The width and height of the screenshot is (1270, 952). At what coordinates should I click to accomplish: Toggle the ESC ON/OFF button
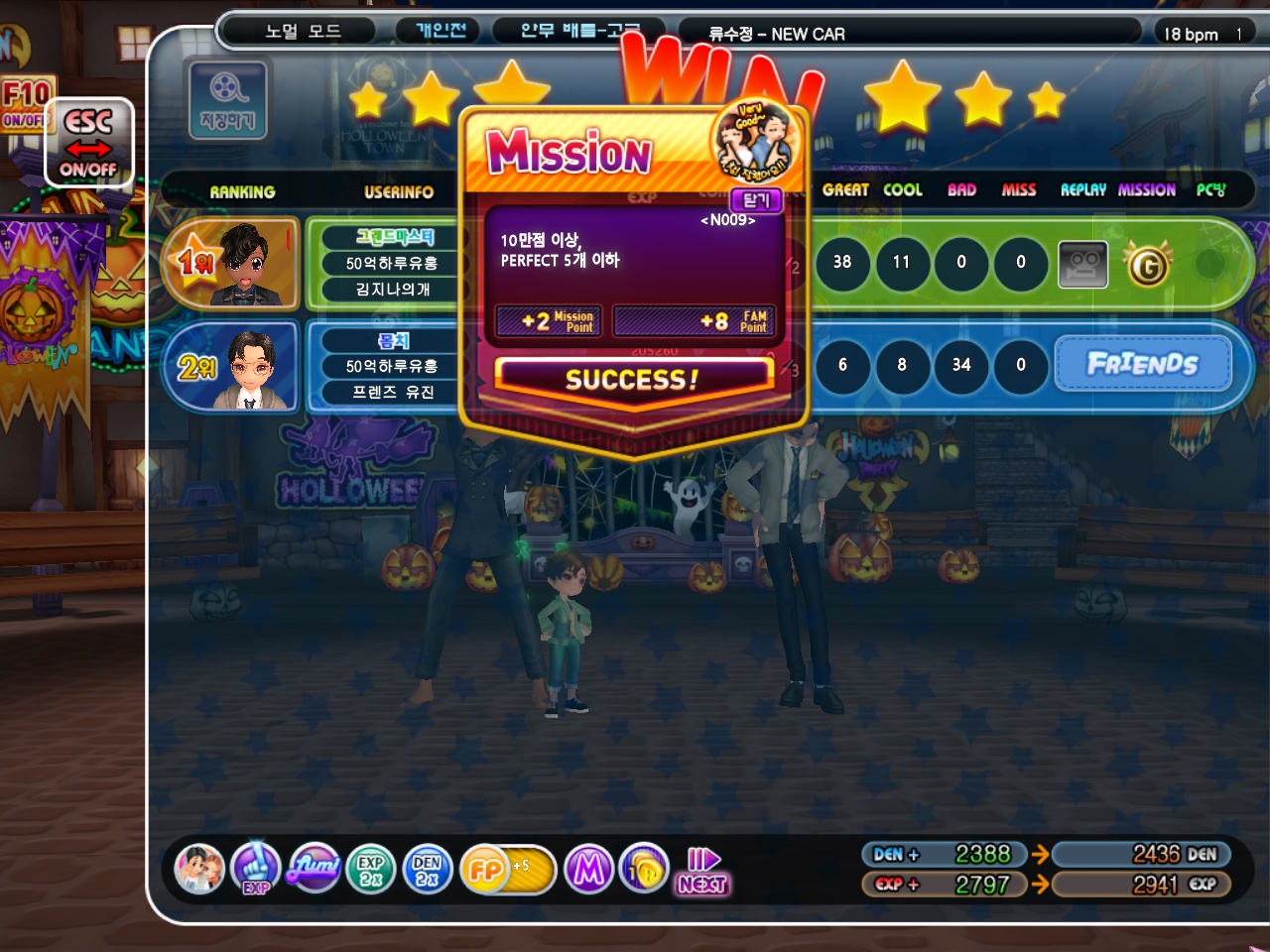88,143
